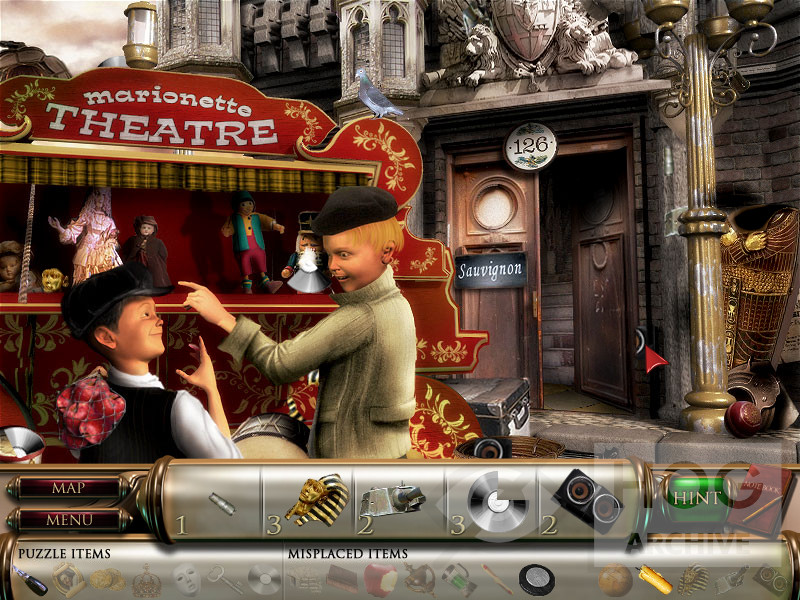Select the yellow flashlight misplaced item
This screenshot has height=600, width=800.
tap(653, 578)
